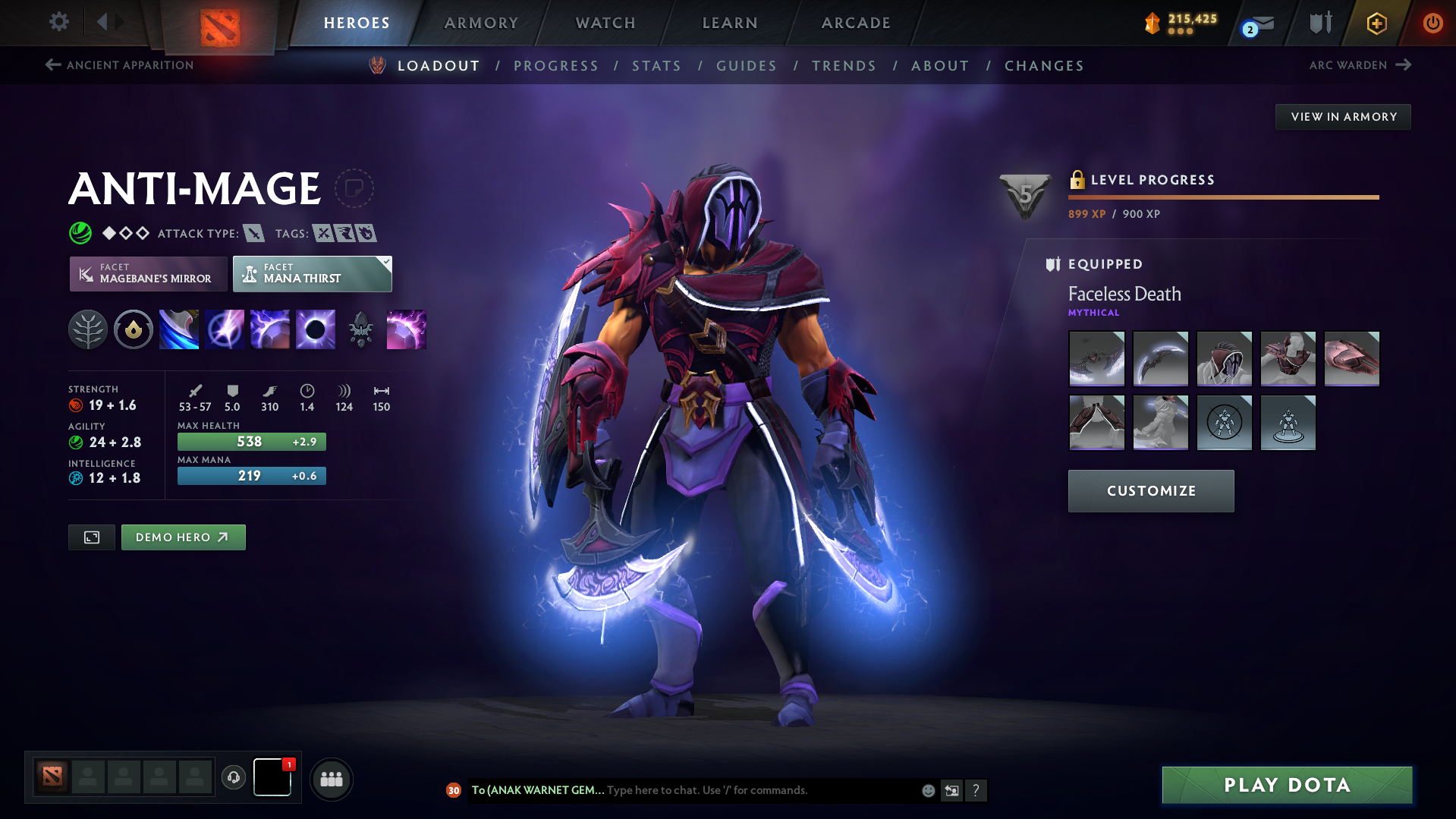Select the Magebane's Mirror facet
This screenshot has height=819, width=1456.
point(147,273)
